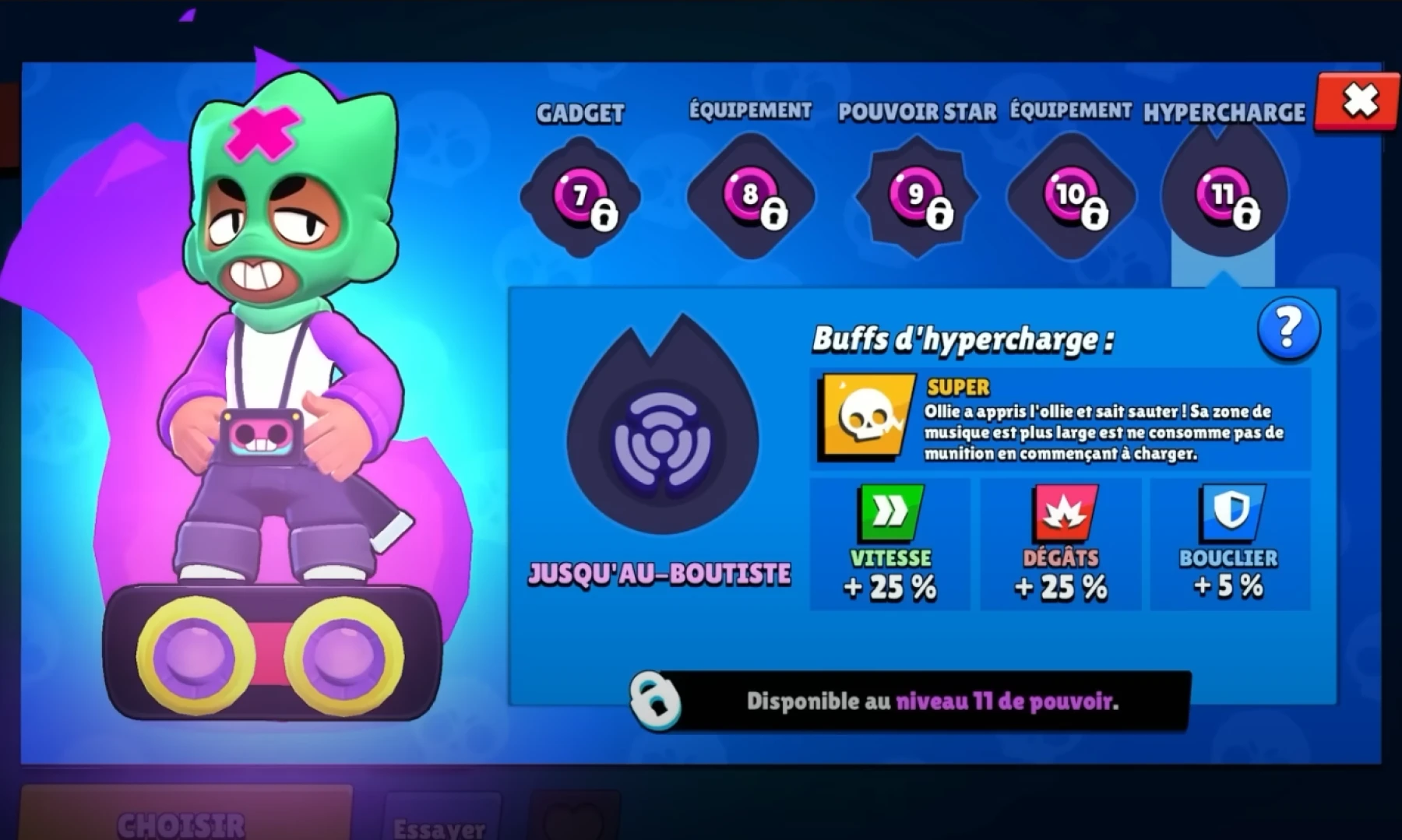Click the brawler character model
Screen dimensions: 1402x840
(x=273, y=350)
